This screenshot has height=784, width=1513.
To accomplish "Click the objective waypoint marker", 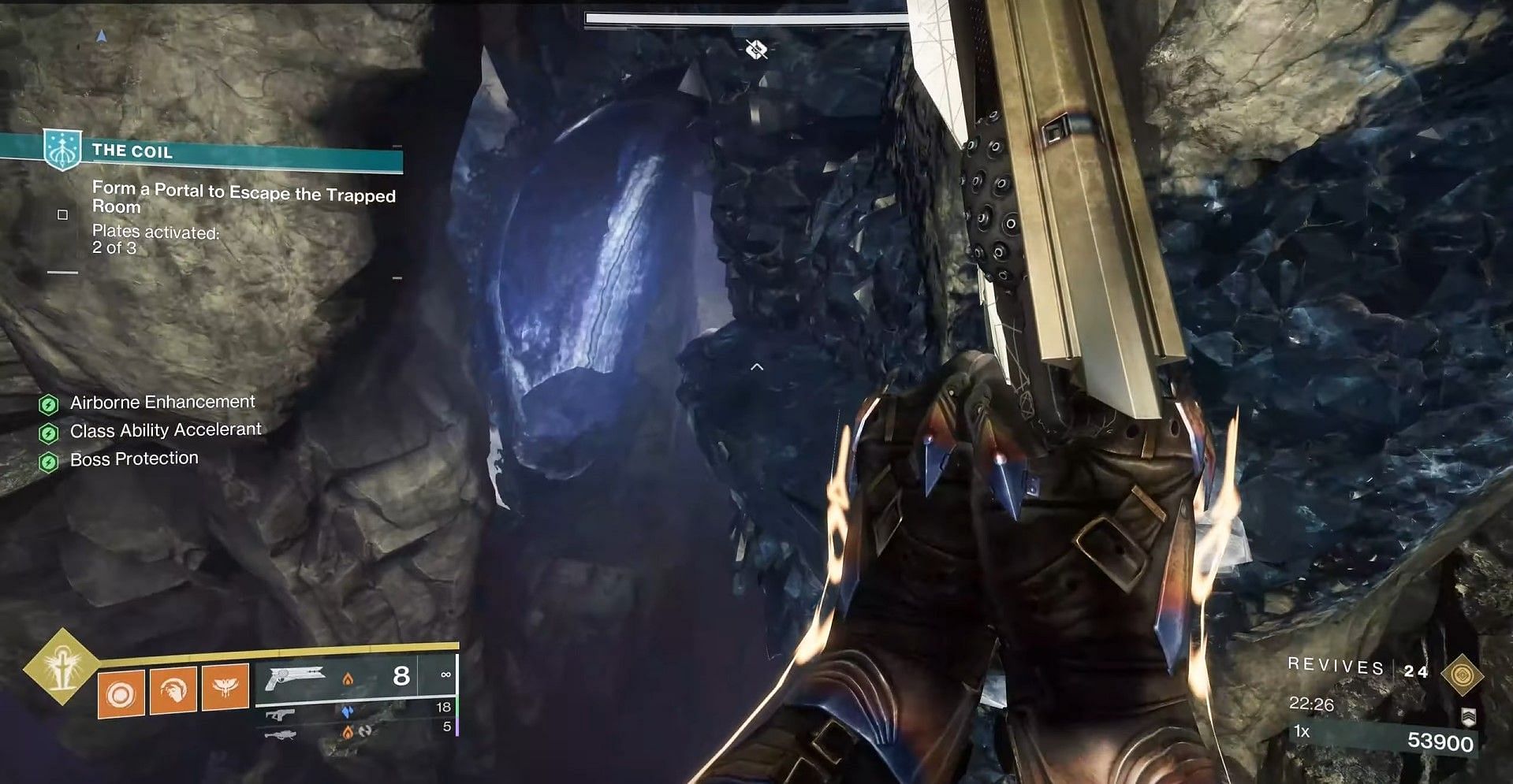I will tap(756, 50).
